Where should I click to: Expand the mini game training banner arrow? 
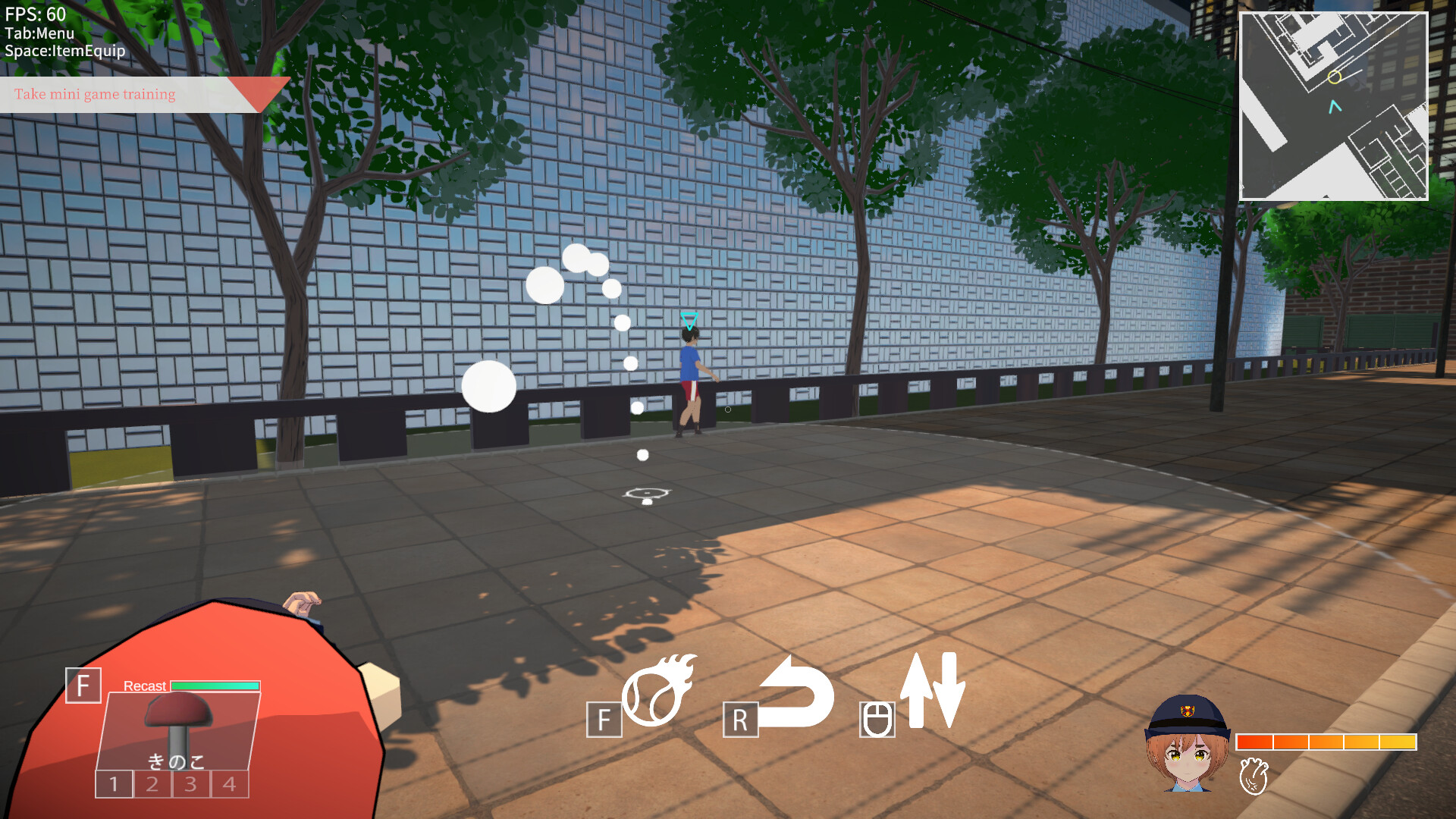261,89
